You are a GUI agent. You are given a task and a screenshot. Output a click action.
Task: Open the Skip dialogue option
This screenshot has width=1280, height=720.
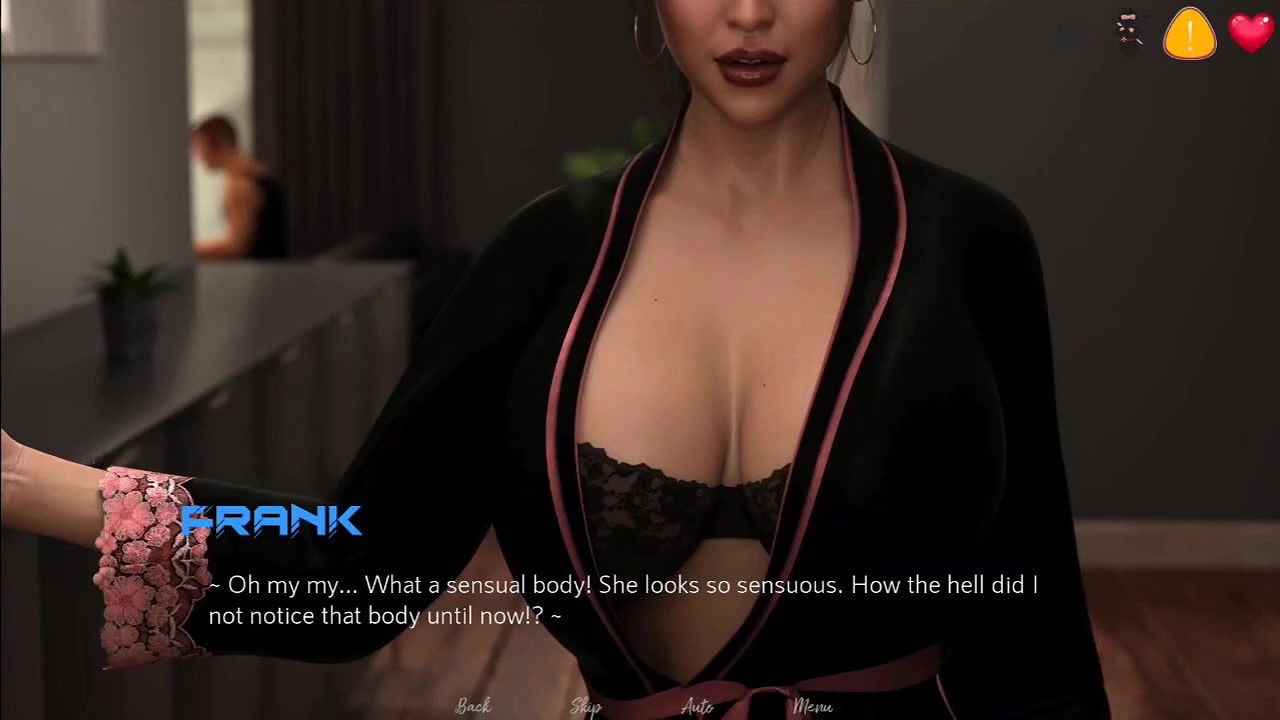click(x=586, y=706)
